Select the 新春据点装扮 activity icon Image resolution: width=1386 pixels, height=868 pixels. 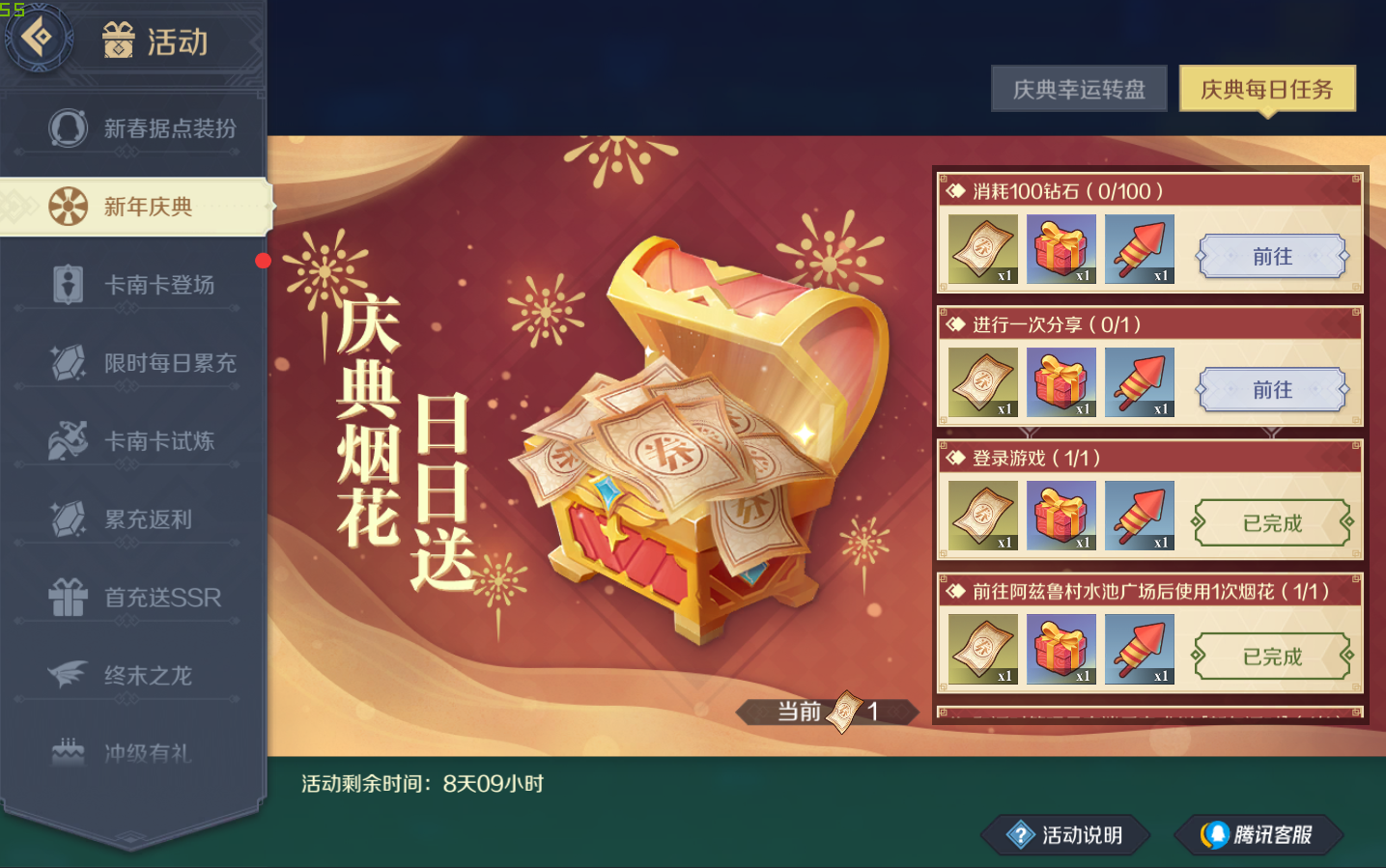68,127
